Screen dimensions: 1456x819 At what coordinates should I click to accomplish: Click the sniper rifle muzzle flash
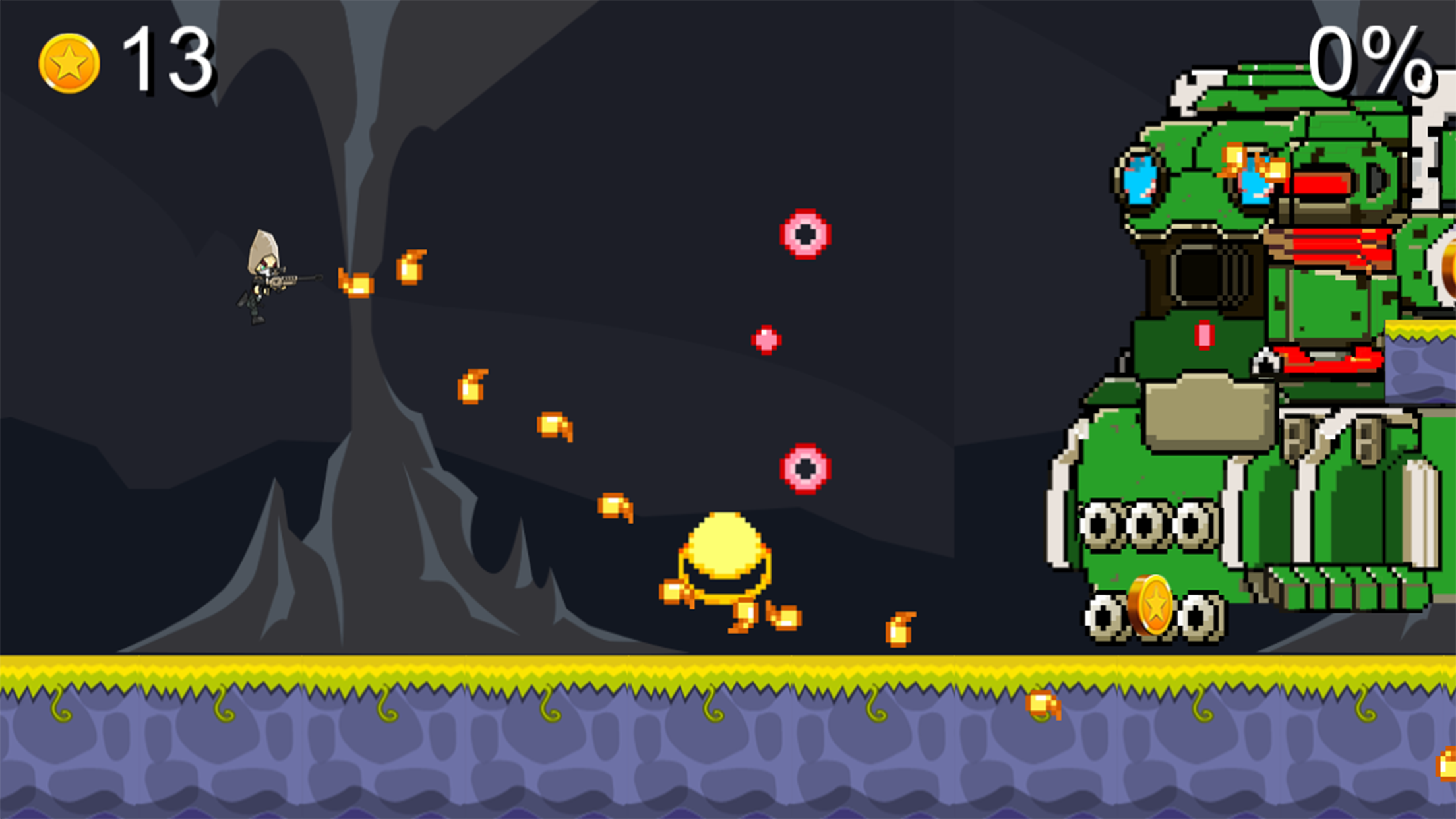pyautogui.click(x=356, y=284)
